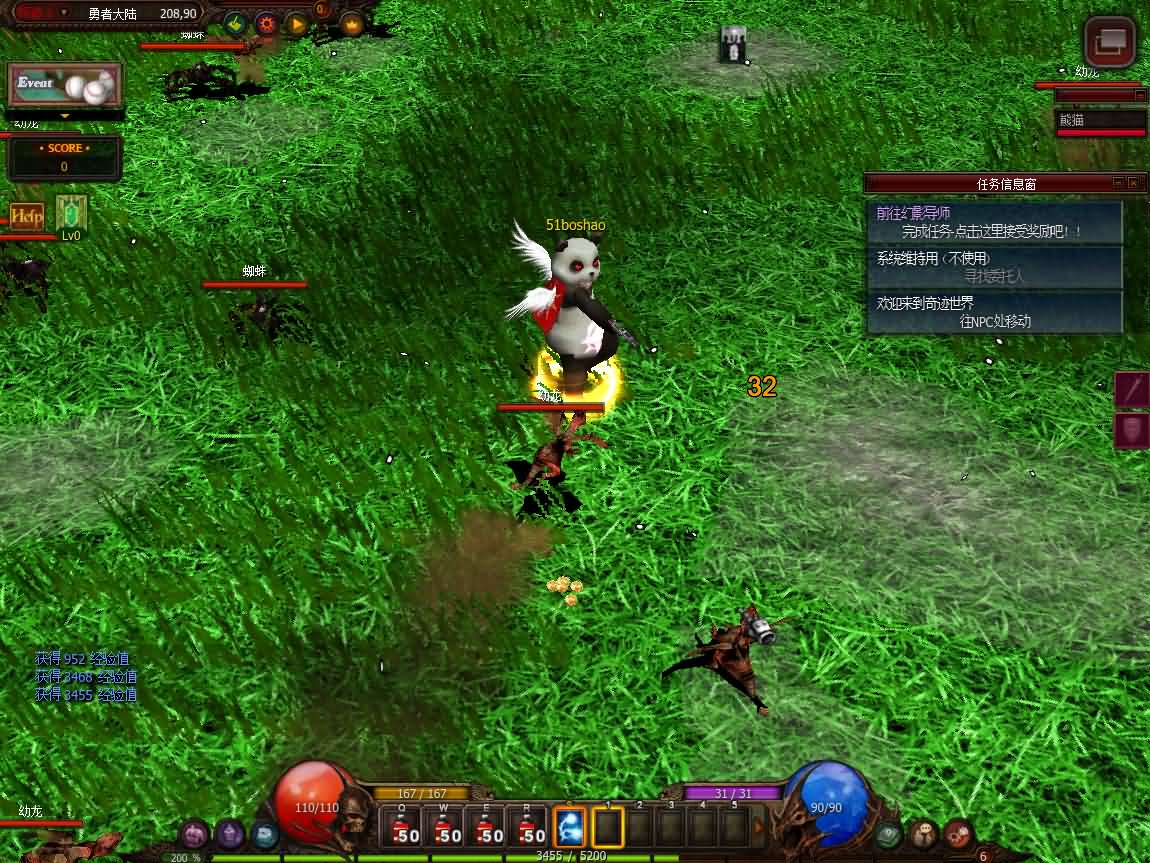Toggle the window mode button top right
Viewport: 1150px width, 863px height.
click(1111, 42)
